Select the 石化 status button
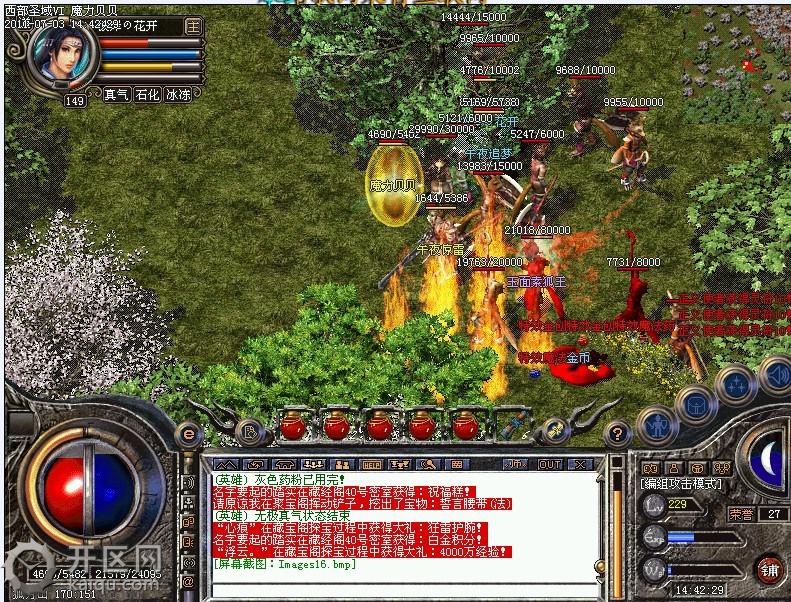 pos(147,95)
